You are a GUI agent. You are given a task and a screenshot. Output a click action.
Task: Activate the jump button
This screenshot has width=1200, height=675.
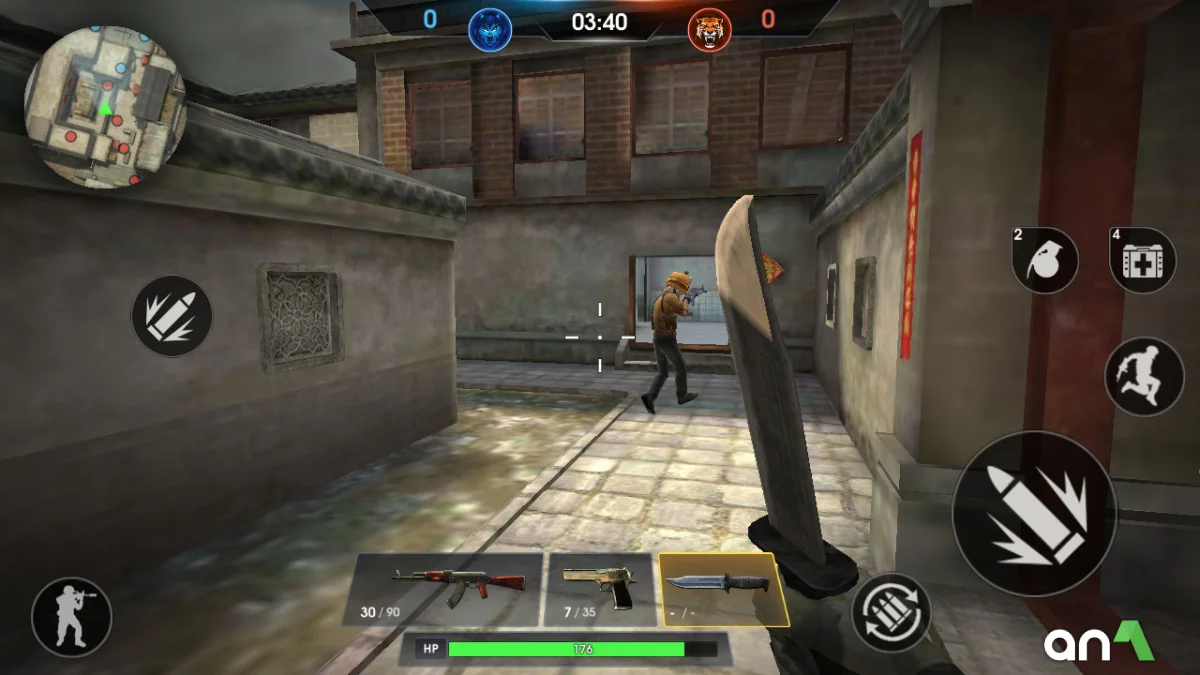click(x=1144, y=376)
